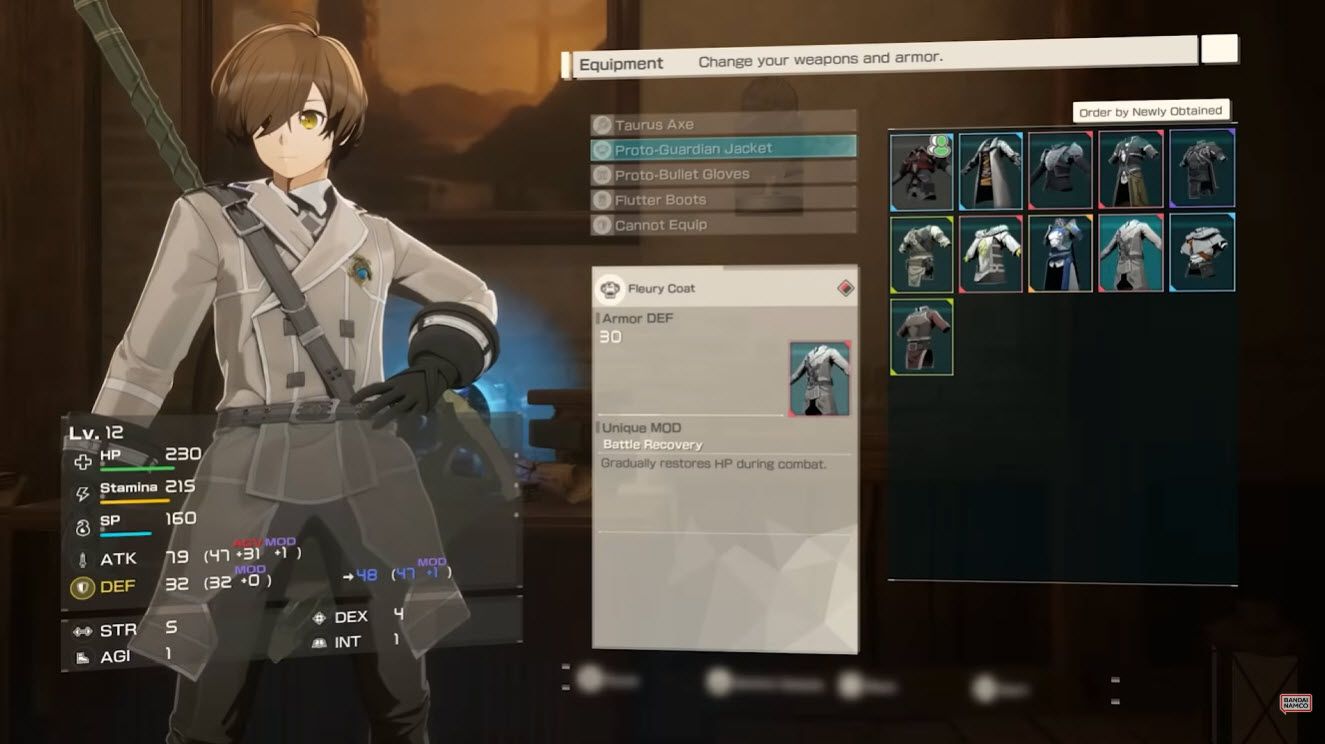Viewport: 1325px width, 744px height.
Task: Change sorting via Order by Newly Obtained
Action: [1150, 112]
